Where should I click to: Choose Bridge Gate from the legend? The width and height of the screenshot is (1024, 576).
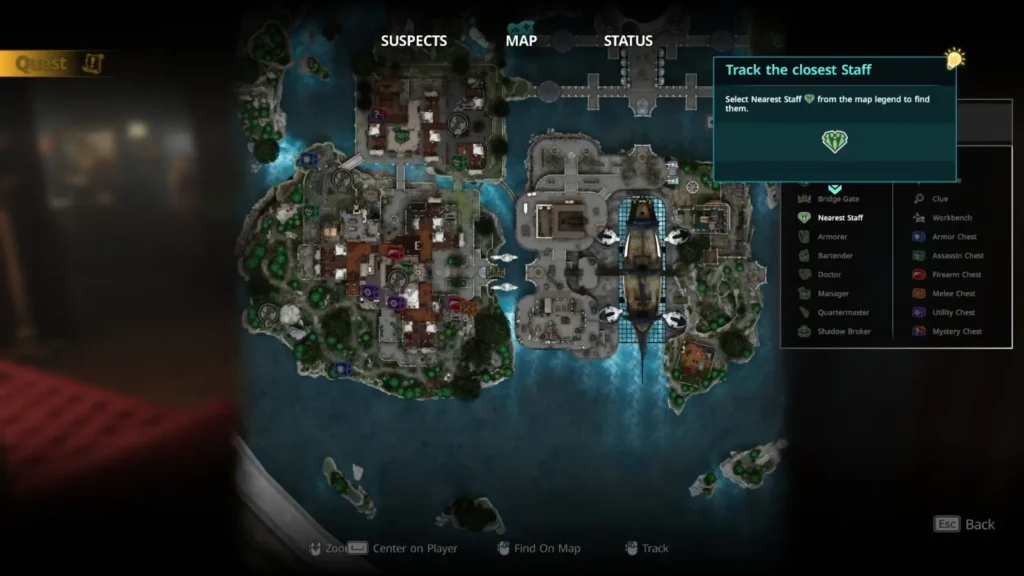pos(838,199)
